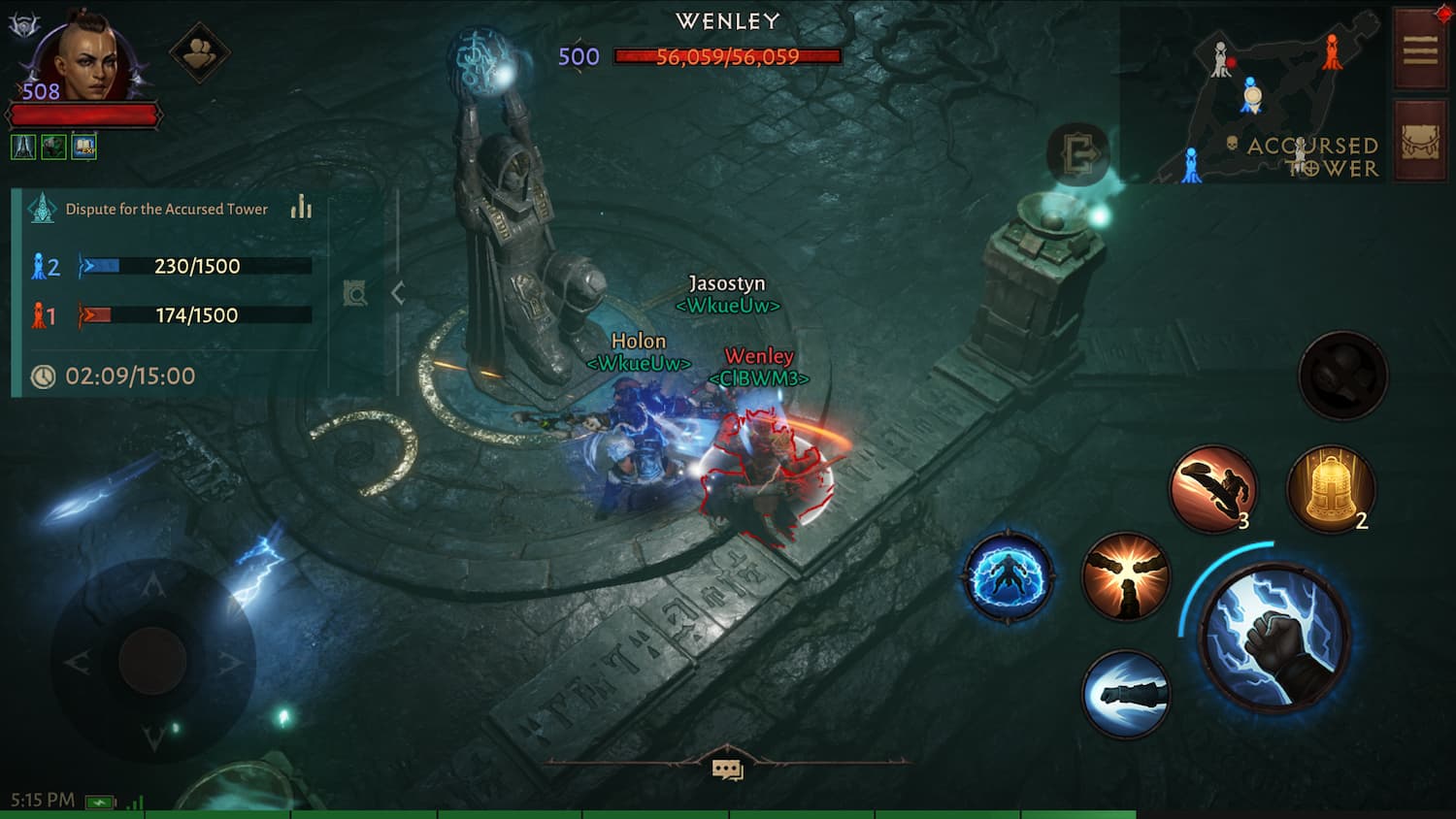Open the inventory satchel
1456x819 pixels.
click(1420, 143)
